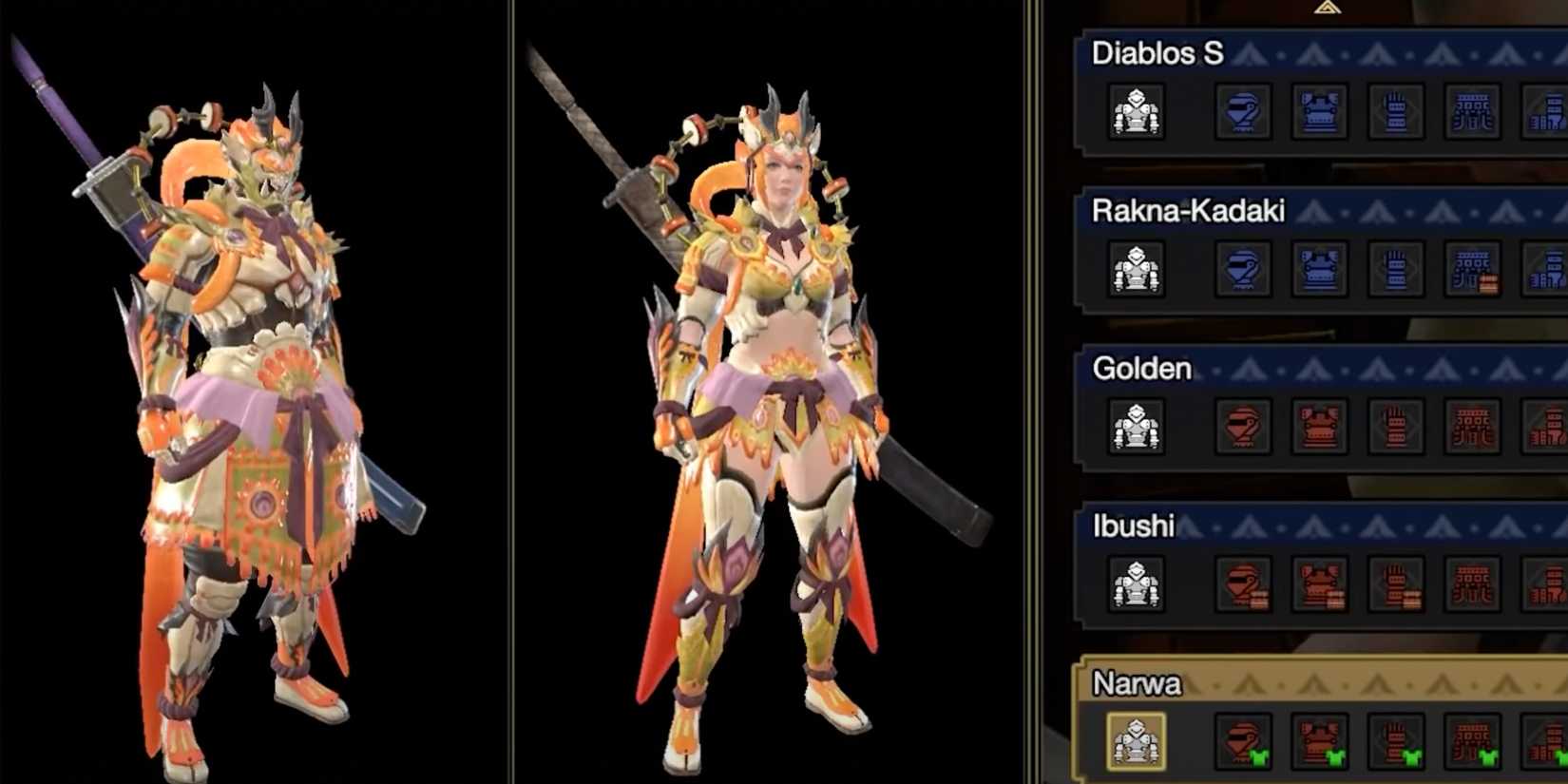Select the Rakna-Kadaki helmet icon

[x=1245, y=271]
